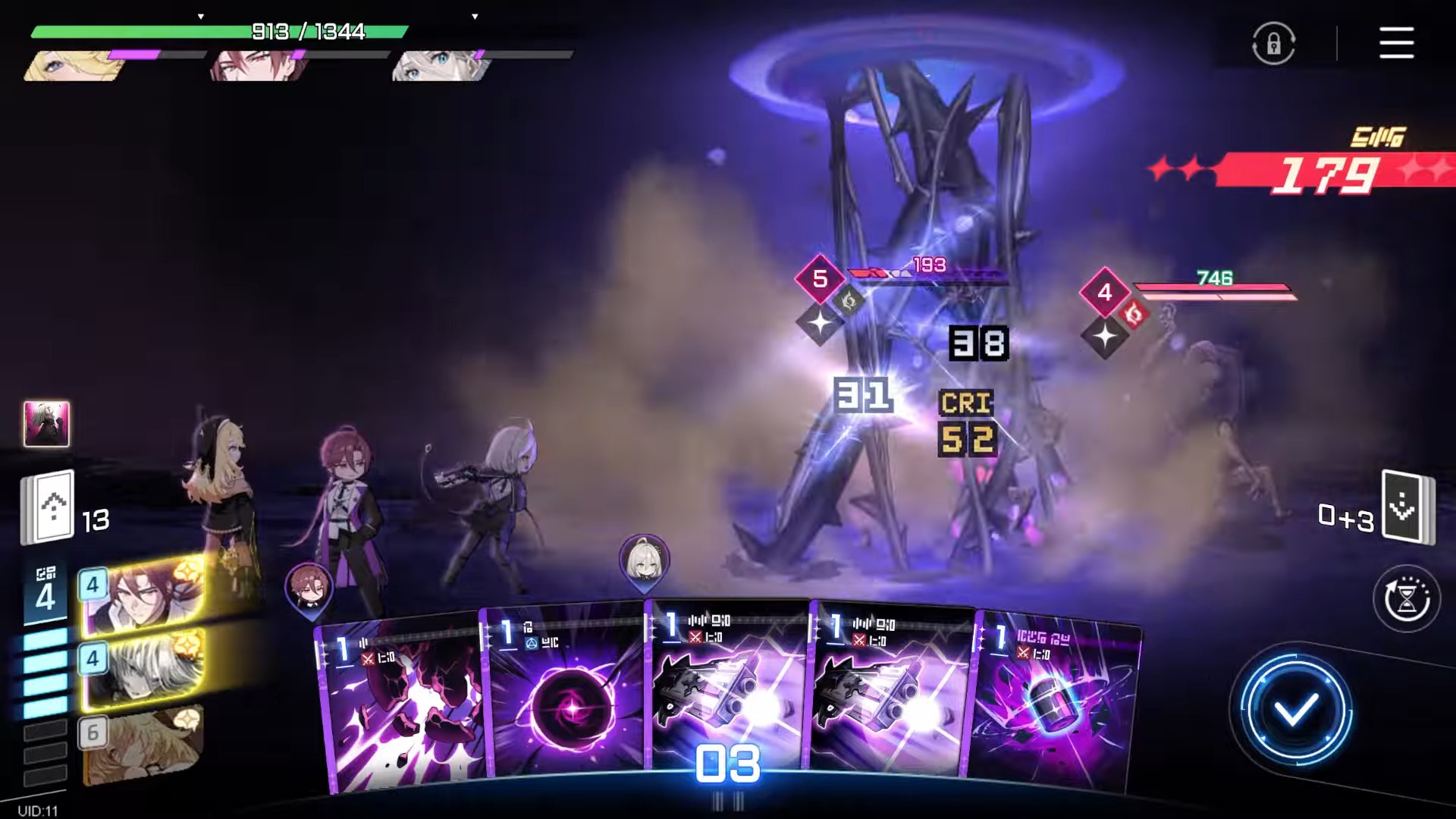Open the hamburger menu

tap(1398, 43)
